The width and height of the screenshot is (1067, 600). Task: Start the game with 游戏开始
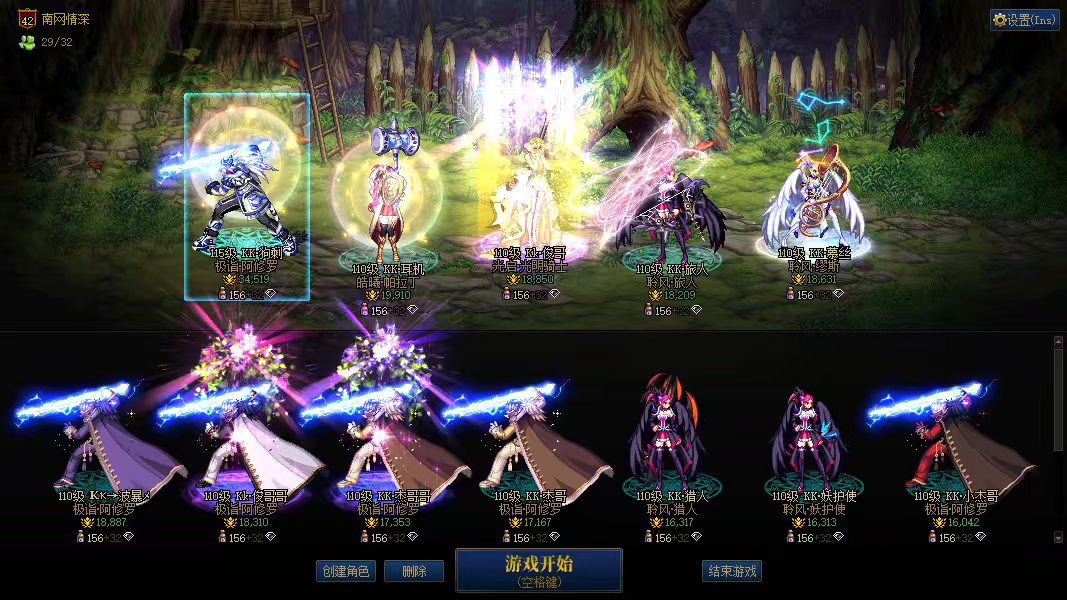(538, 569)
